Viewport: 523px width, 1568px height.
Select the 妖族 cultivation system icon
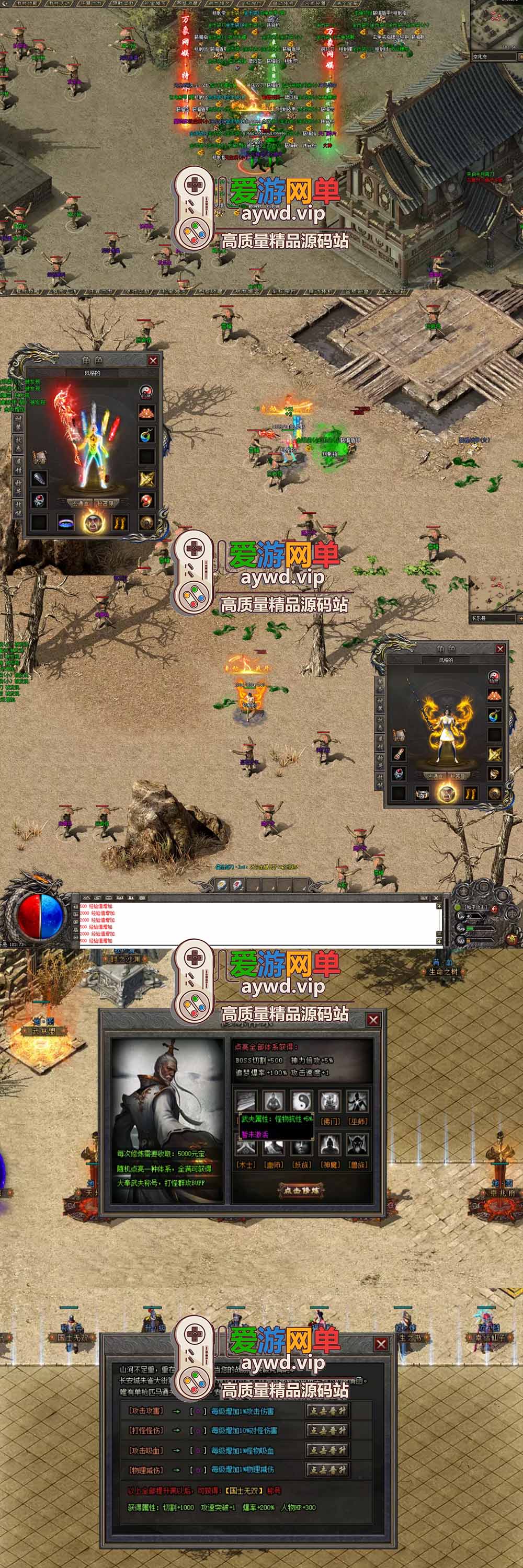click(x=301, y=1145)
